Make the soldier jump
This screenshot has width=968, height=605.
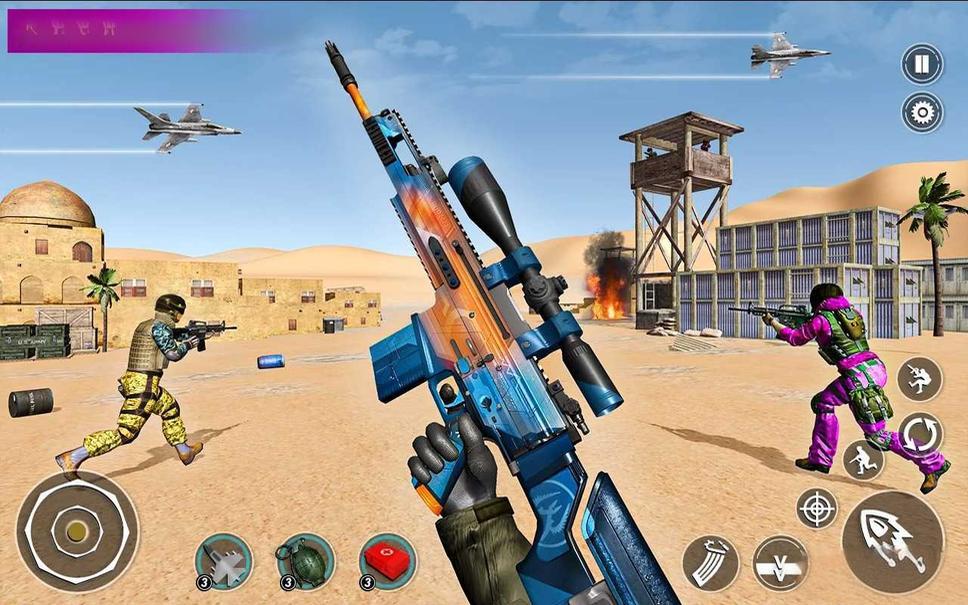pos(919,380)
